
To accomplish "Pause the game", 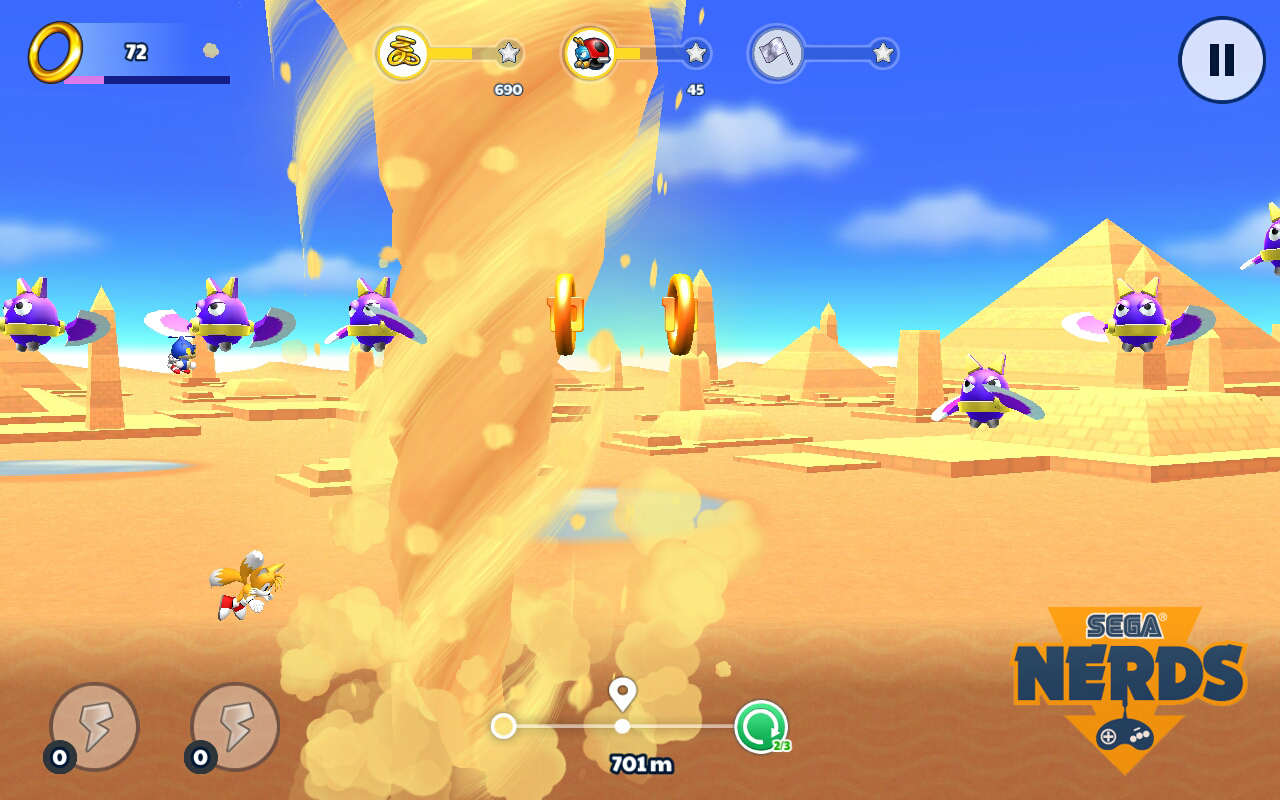I will tap(1221, 60).
